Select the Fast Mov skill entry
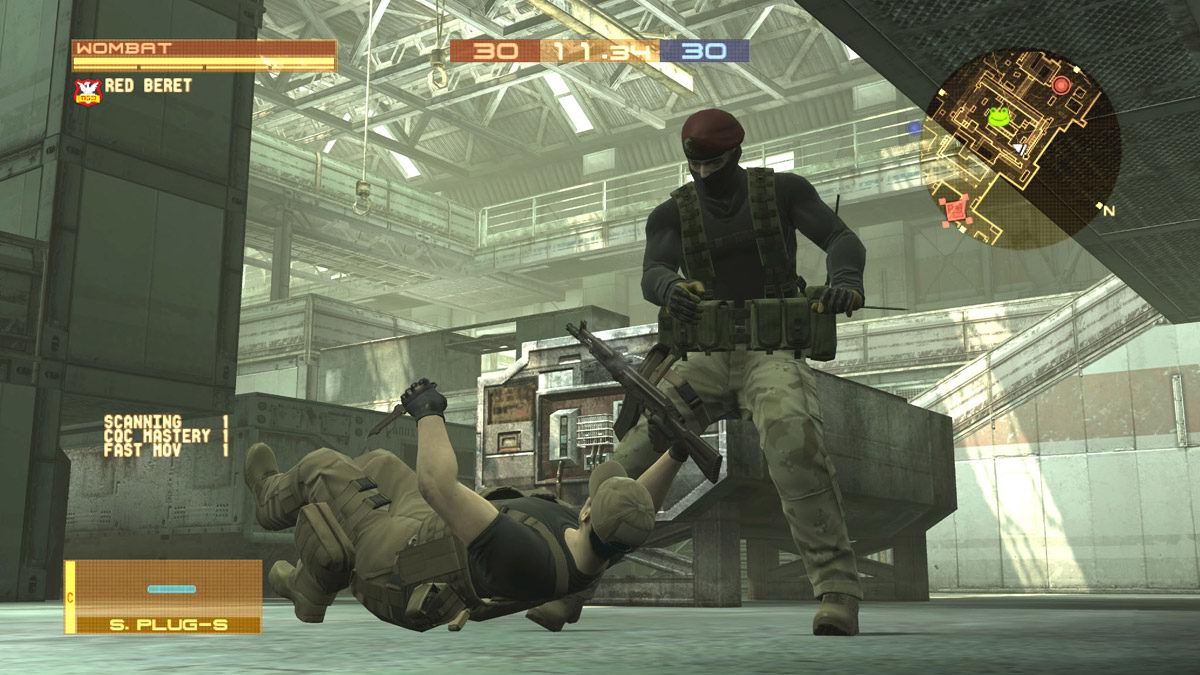The image size is (1200, 675). point(166,451)
